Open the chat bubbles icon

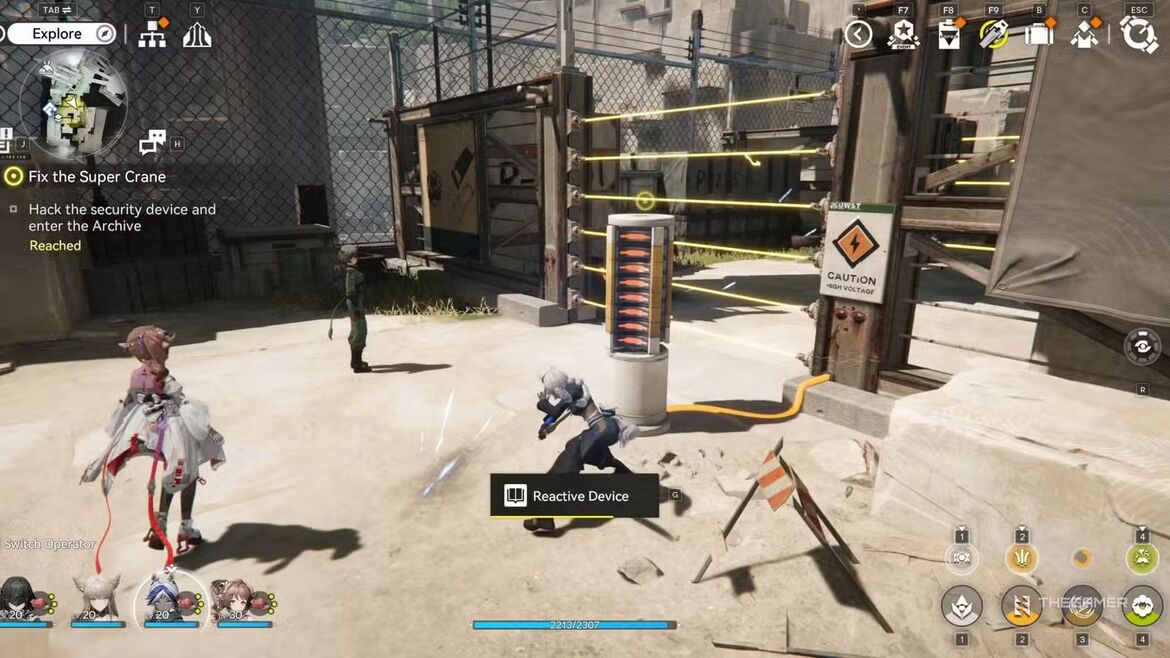coord(152,142)
